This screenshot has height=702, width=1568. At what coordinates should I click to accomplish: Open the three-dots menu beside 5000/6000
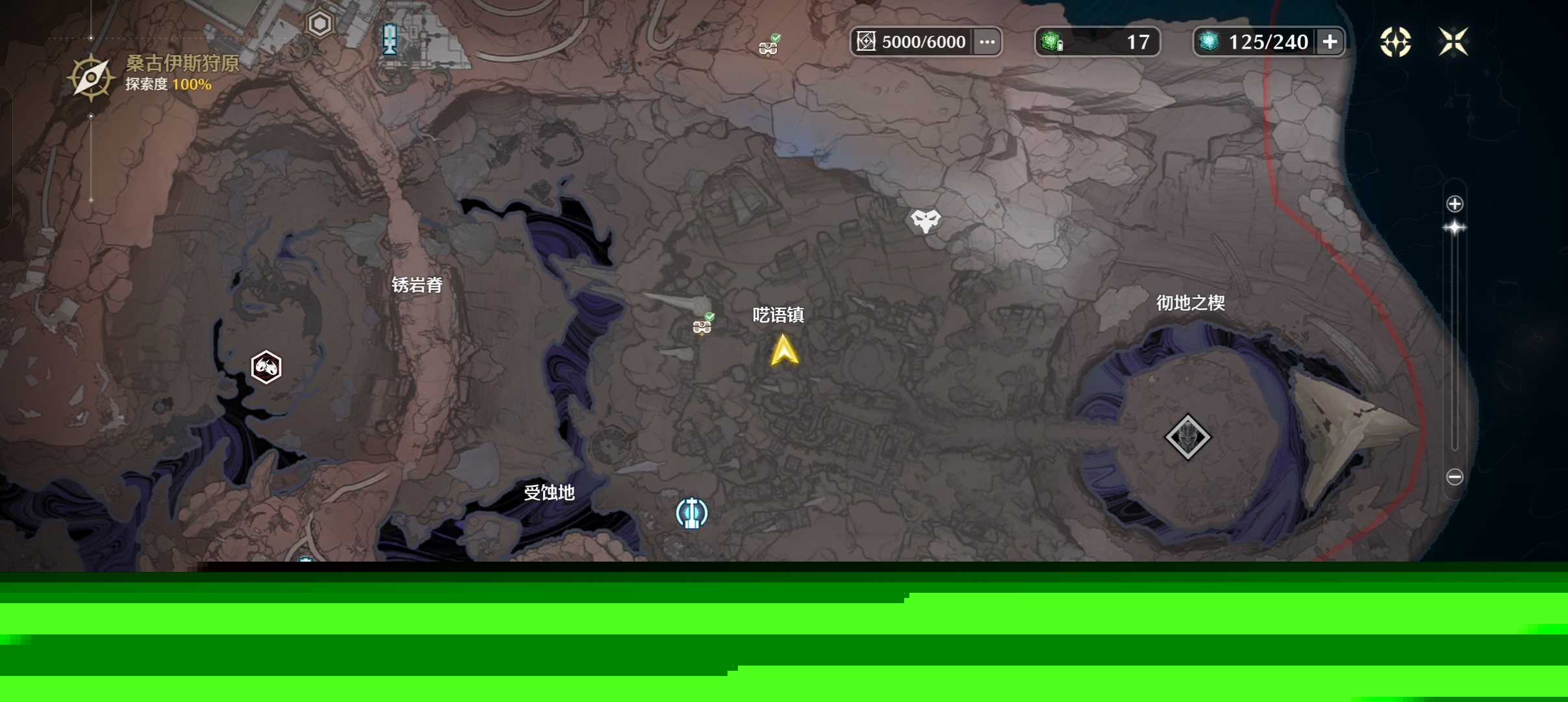(987, 42)
